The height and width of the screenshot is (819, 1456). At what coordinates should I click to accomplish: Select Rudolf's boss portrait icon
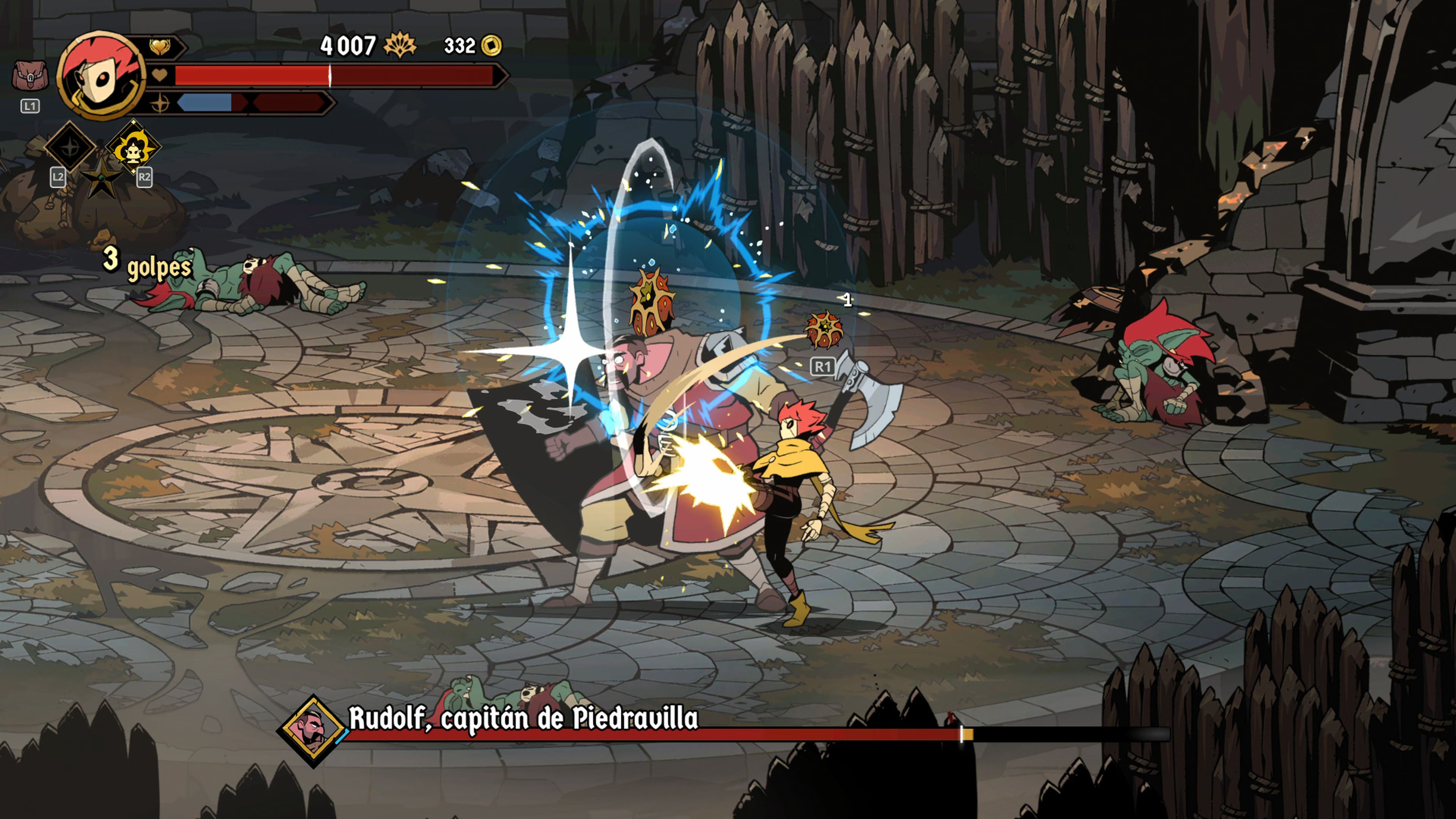point(312,730)
